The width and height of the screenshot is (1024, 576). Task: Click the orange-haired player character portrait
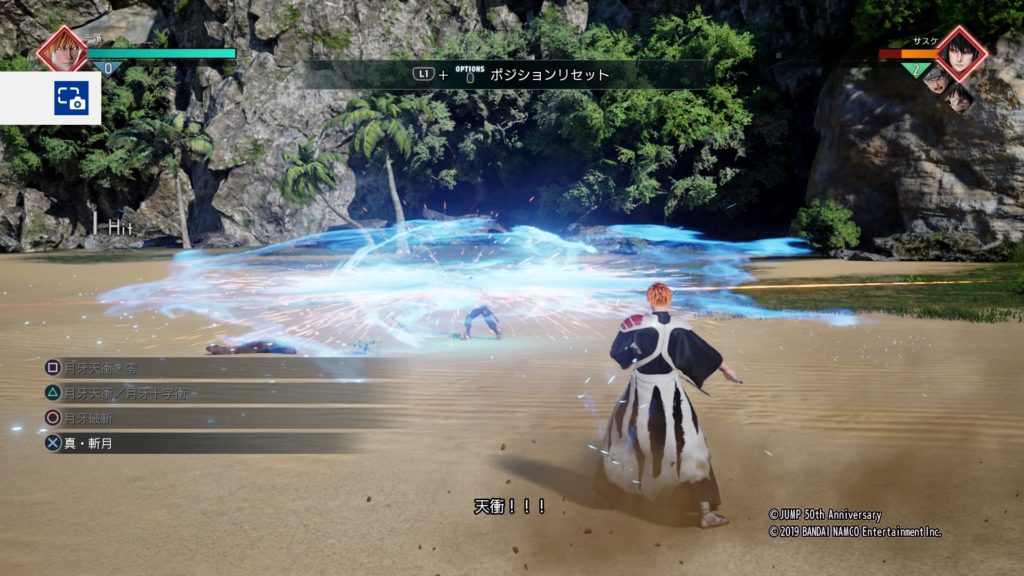point(62,51)
